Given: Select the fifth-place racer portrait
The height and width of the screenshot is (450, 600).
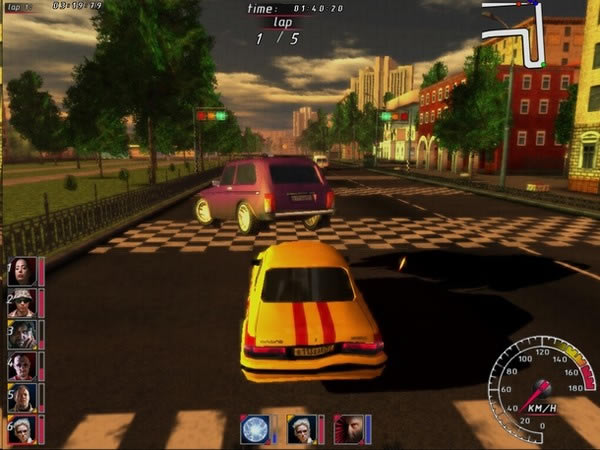Looking at the screenshot, I should pyautogui.click(x=23, y=398).
